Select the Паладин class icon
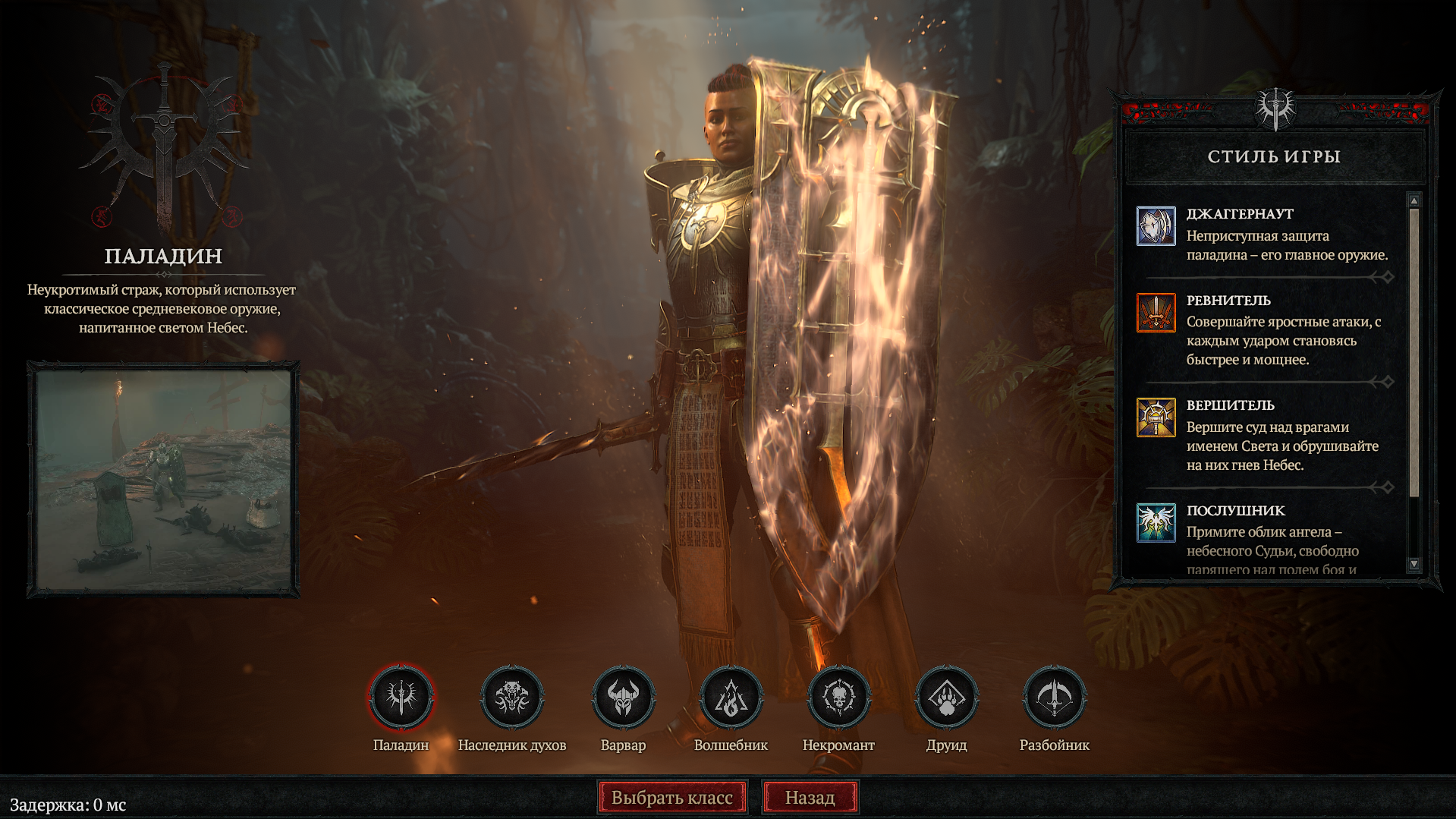 (x=401, y=697)
